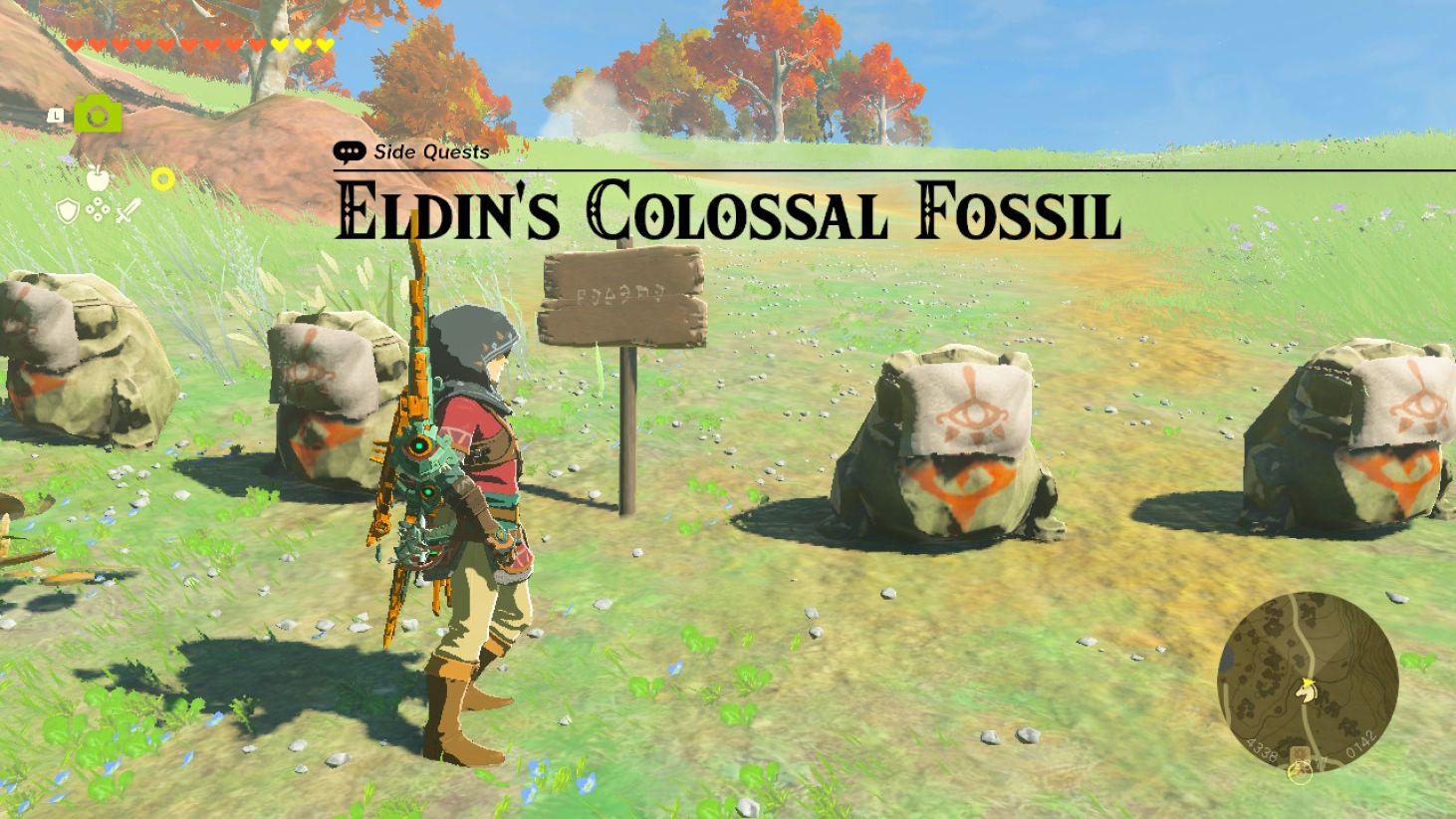The height and width of the screenshot is (819, 1456).
Task: Click the Eldin's Colossal Fossil quest title
Action: click(727, 211)
